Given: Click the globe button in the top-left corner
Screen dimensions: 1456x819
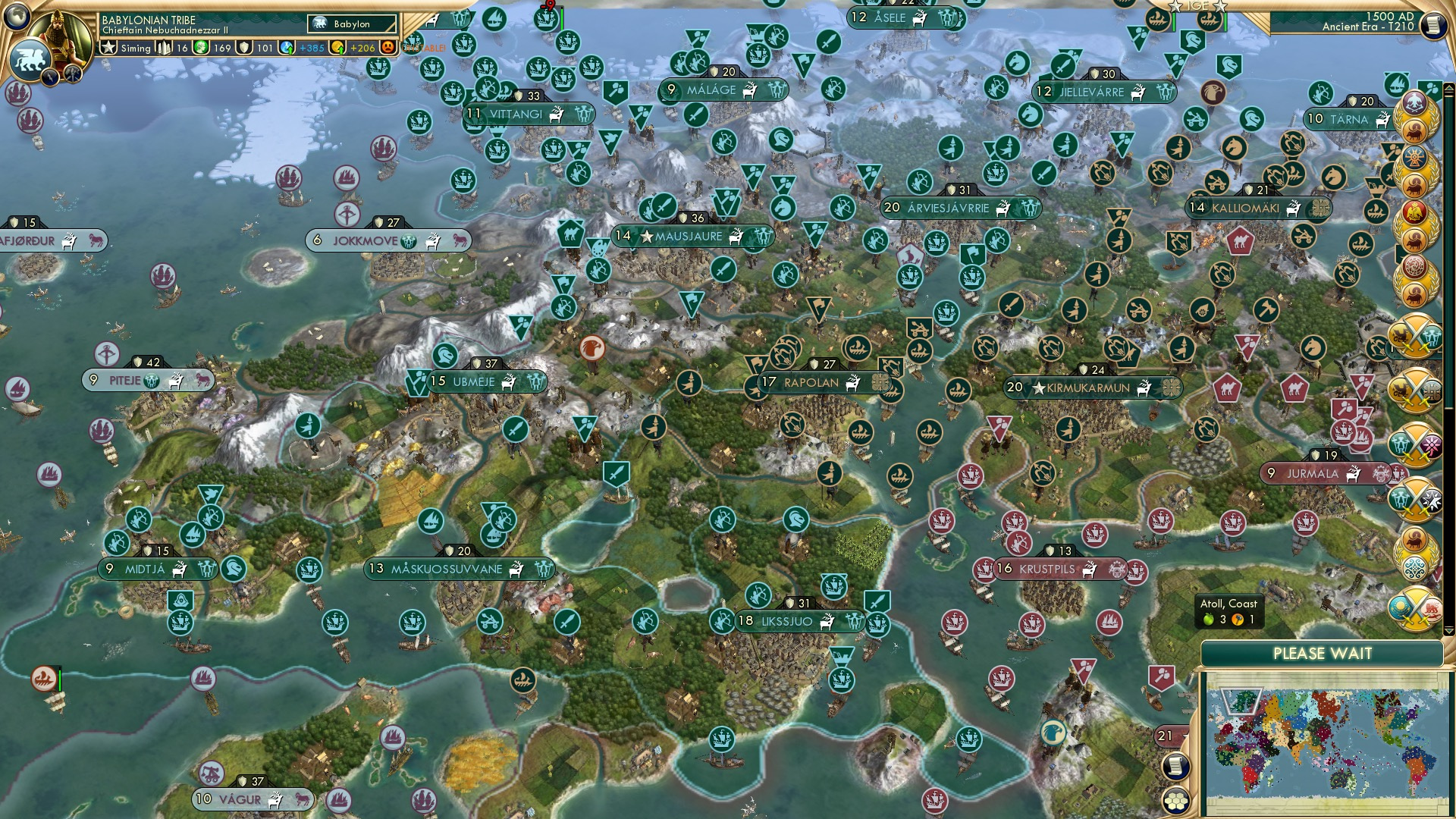Looking at the screenshot, I should tap(17, 17).
